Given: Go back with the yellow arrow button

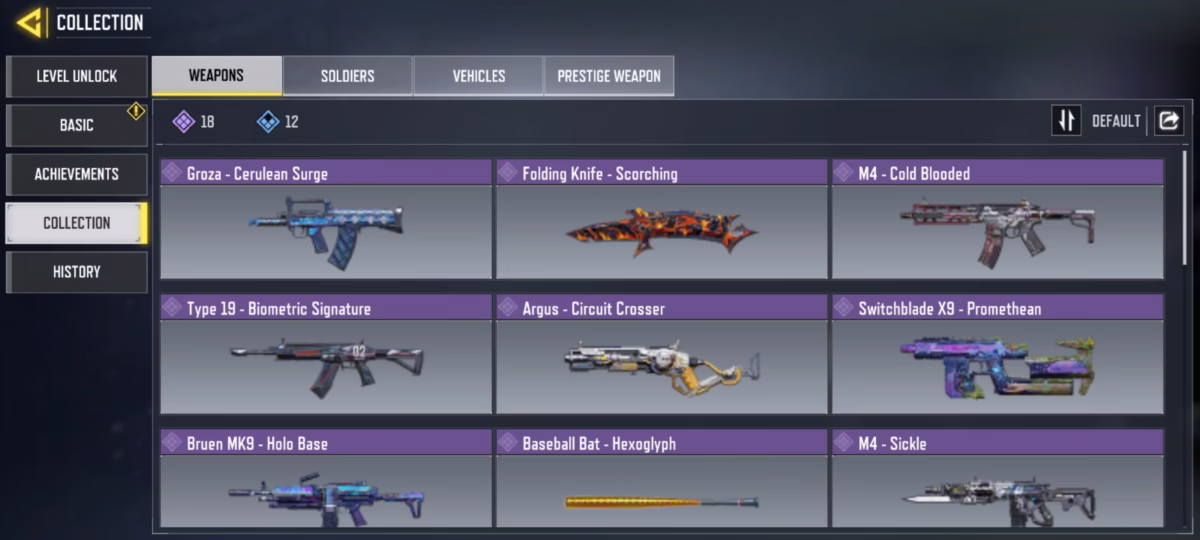Looking at the screenshot, I should pos(29,22).
